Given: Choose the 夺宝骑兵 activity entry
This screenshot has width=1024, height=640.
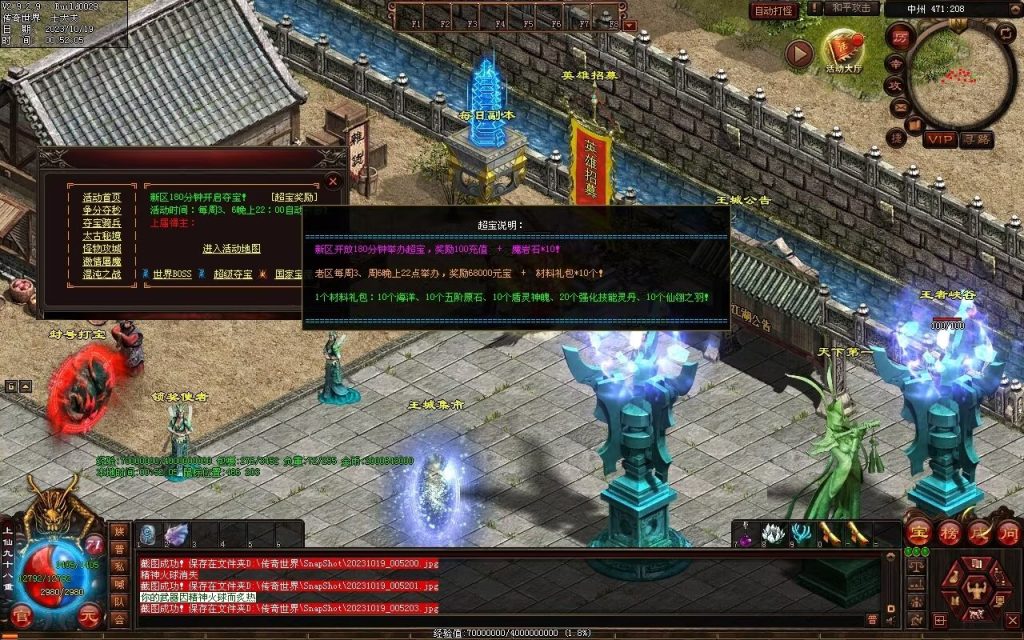Looking at the screenshot, I should click(x=101, y=223).
